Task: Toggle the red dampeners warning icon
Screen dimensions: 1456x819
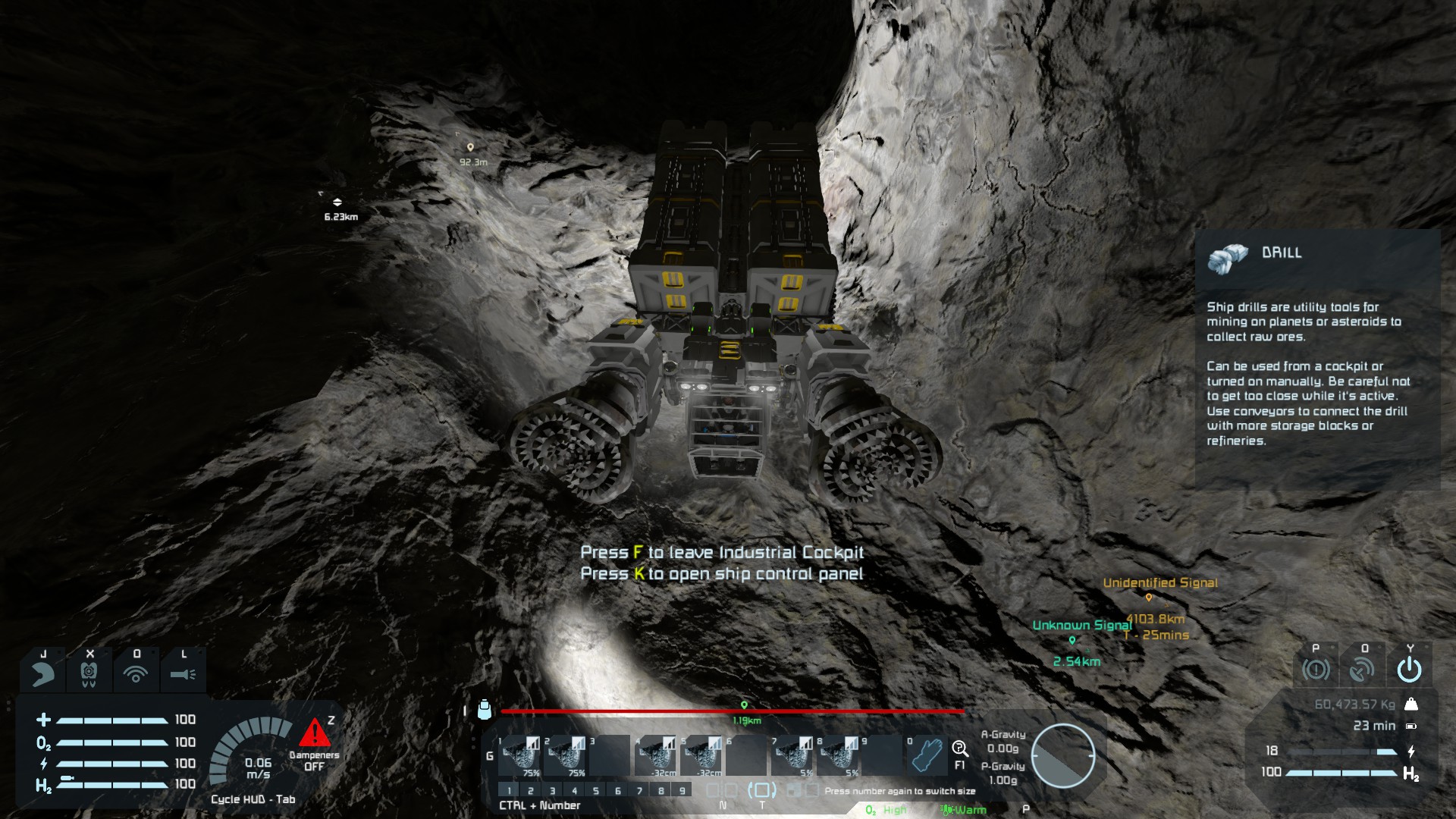Action: [314, 733]
